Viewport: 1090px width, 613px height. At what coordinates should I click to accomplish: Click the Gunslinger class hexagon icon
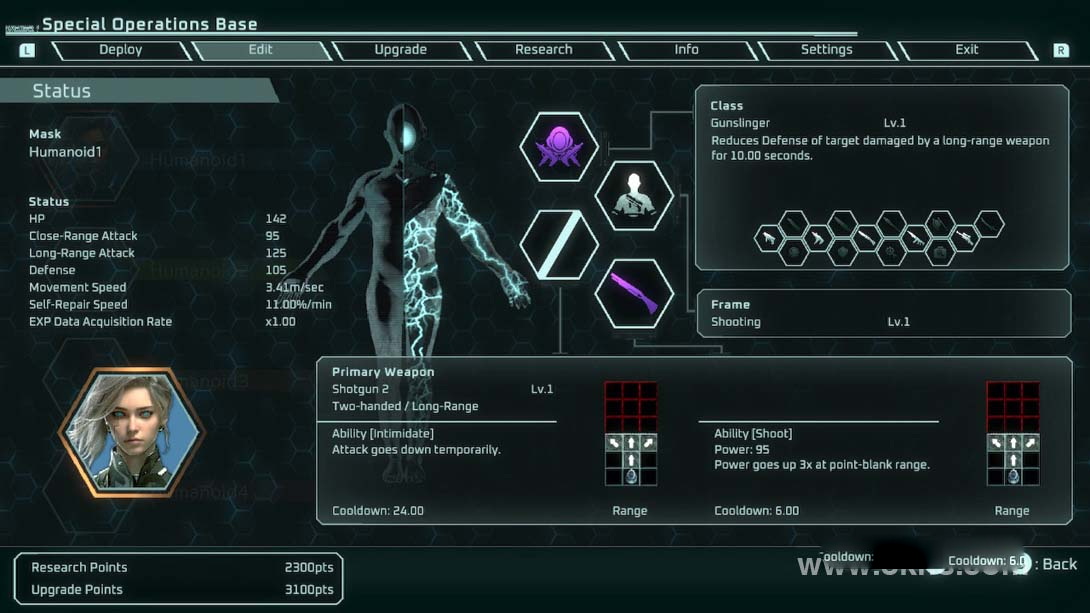click(x=634, y=195)
